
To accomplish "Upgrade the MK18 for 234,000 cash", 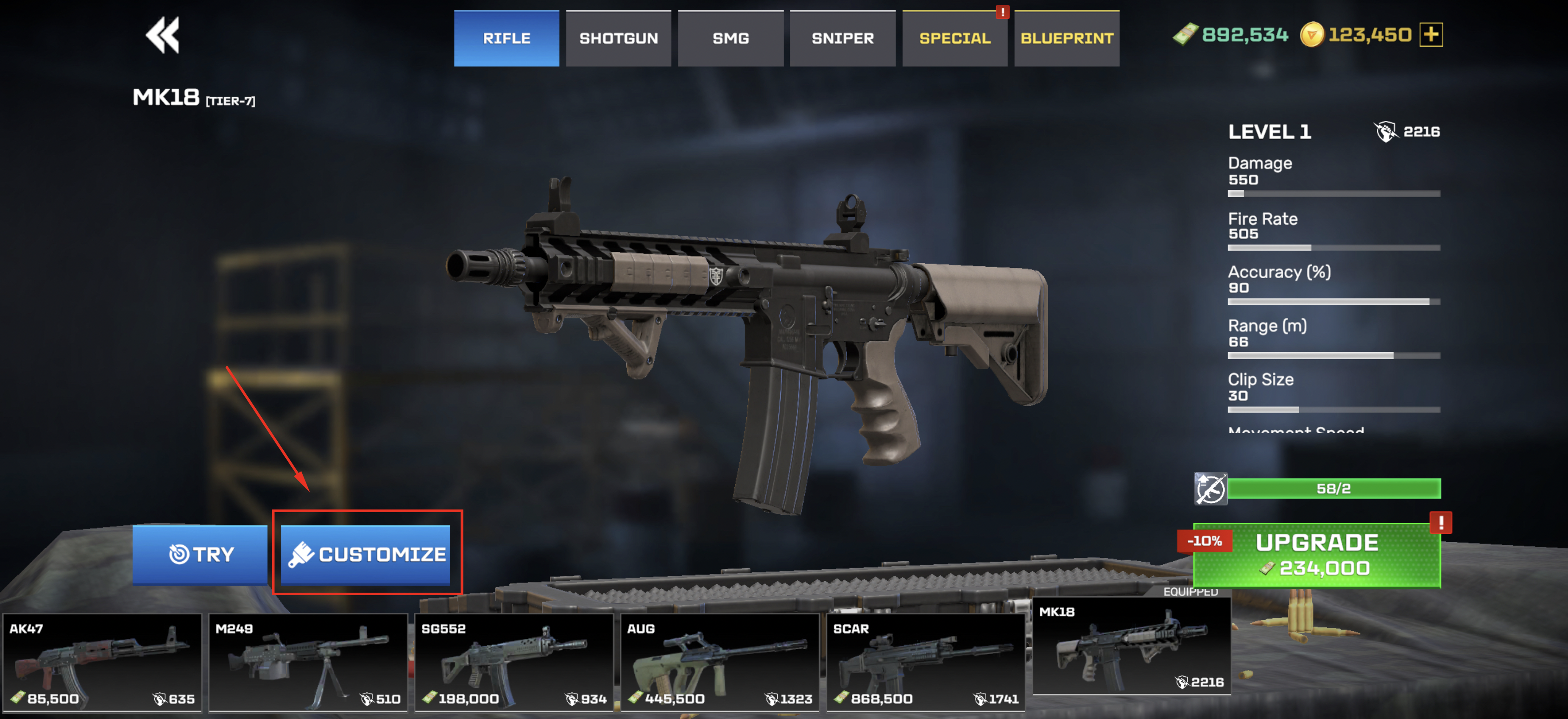I will [1317, 555].
